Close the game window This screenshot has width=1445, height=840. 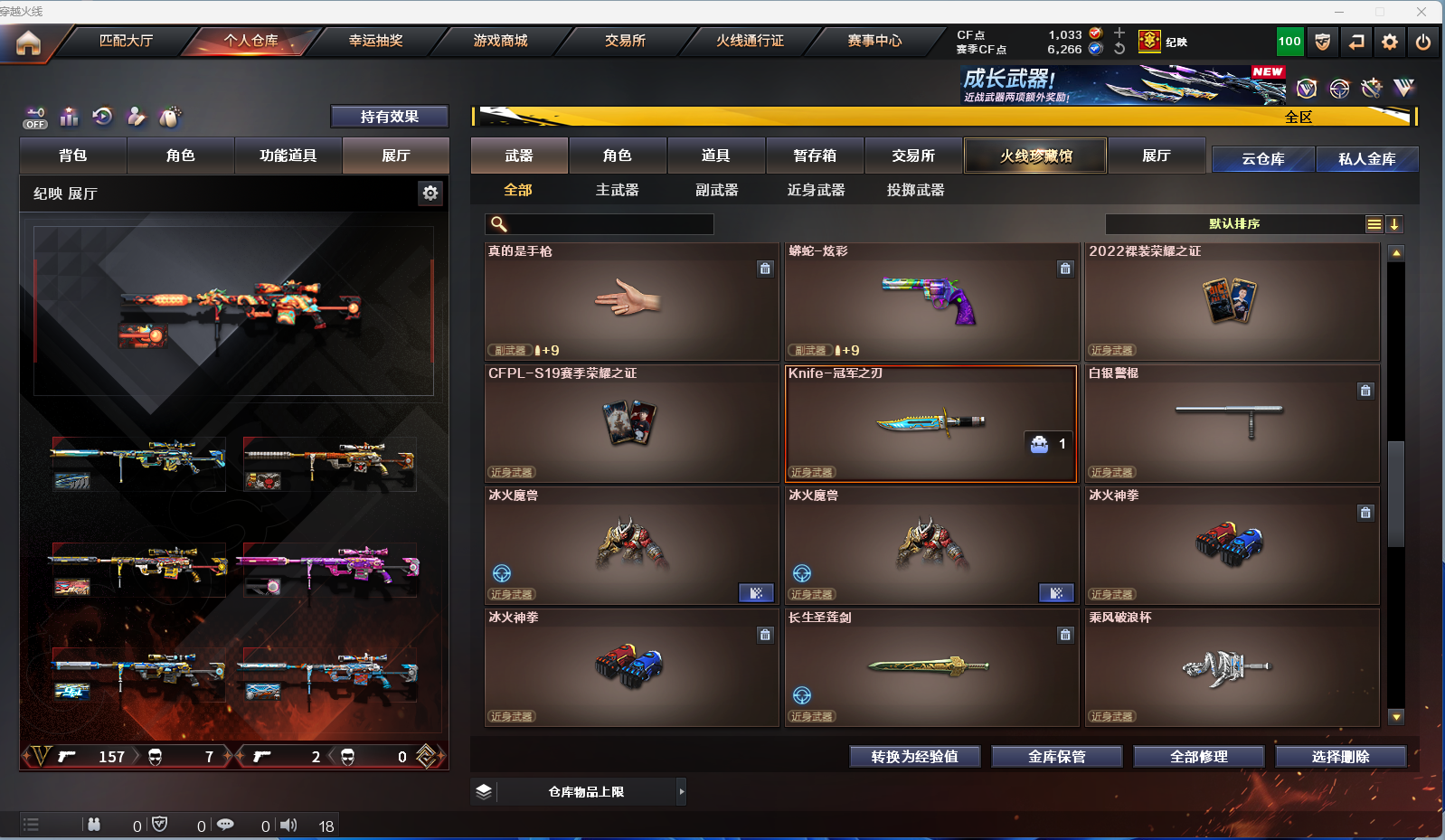[x=1421, y=12]
